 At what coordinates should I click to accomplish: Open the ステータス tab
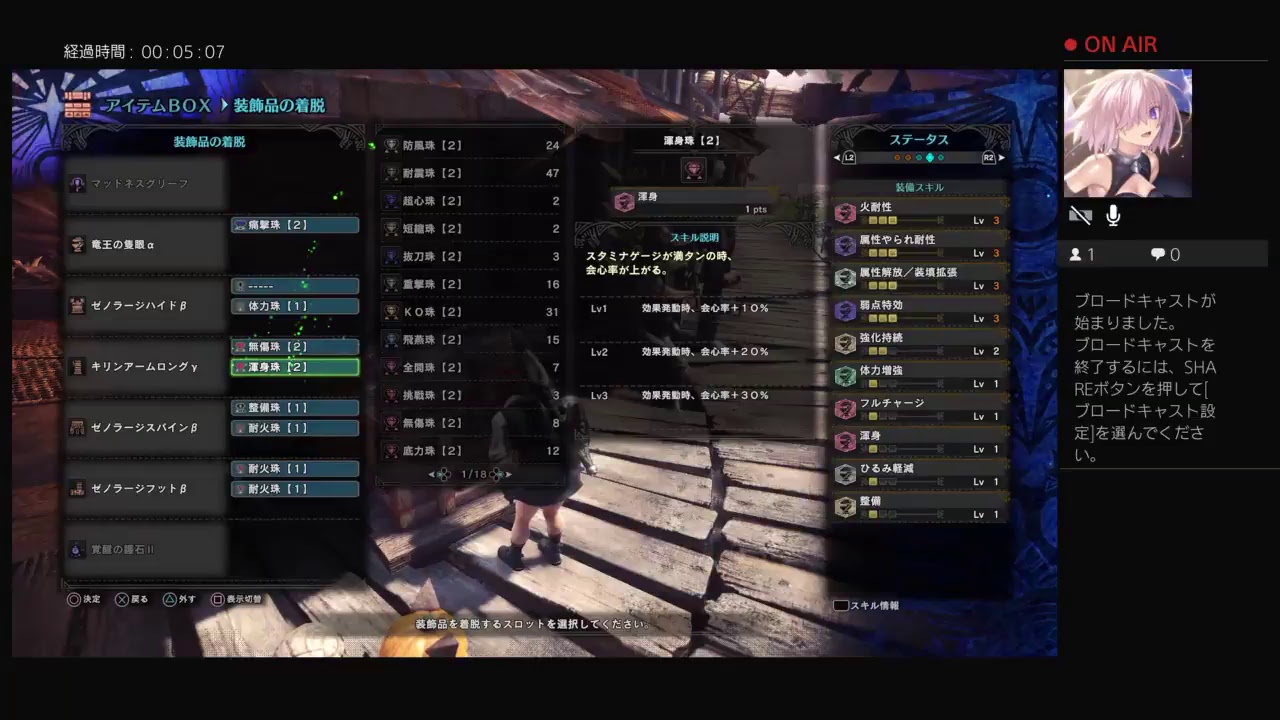917,140
